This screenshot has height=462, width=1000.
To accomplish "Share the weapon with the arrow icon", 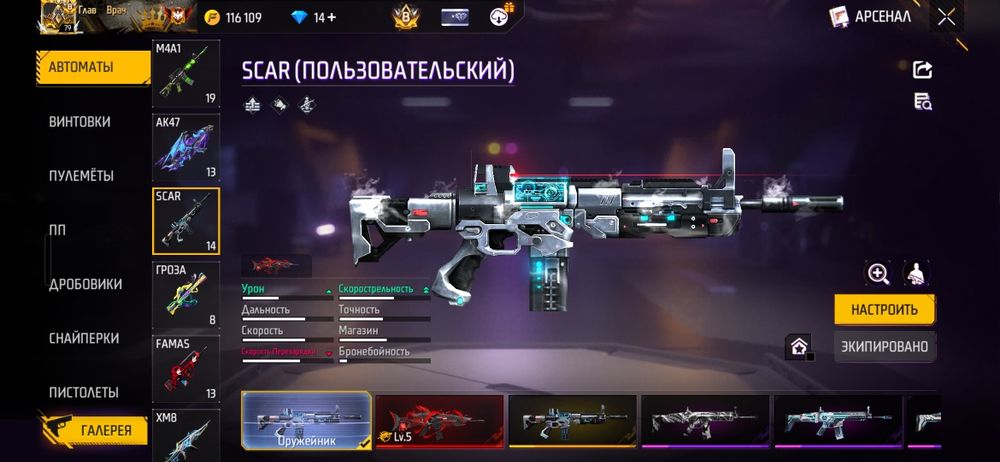I will (x=922, y=69).
